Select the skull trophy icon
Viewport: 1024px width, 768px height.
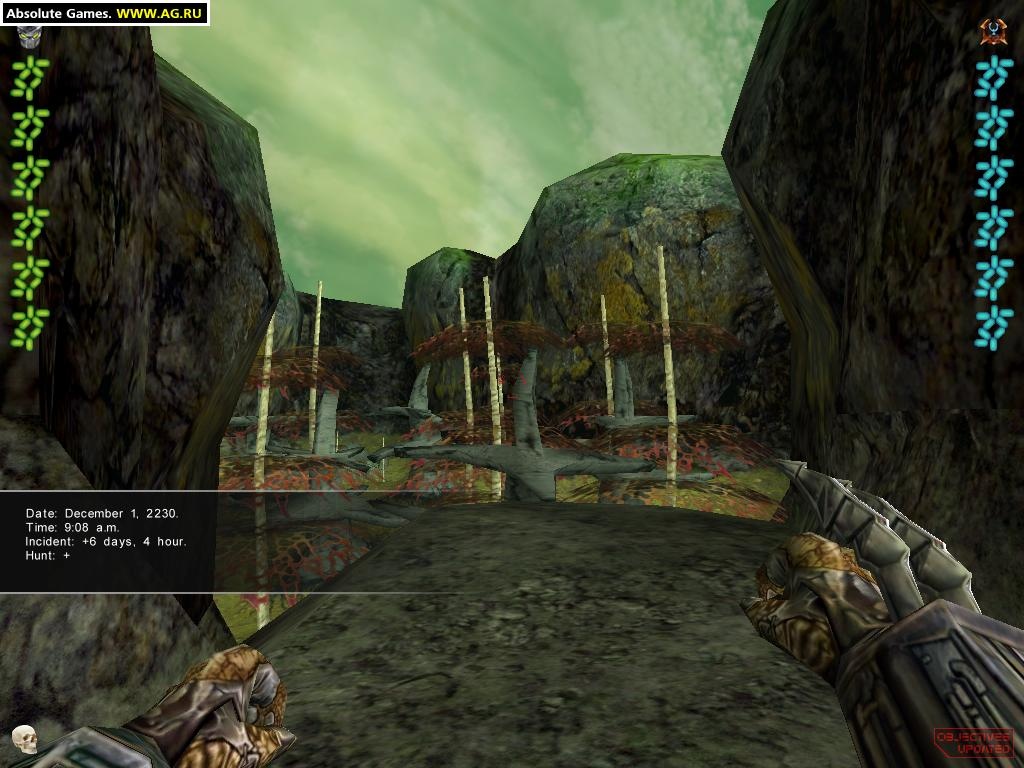tap(24, 738)
